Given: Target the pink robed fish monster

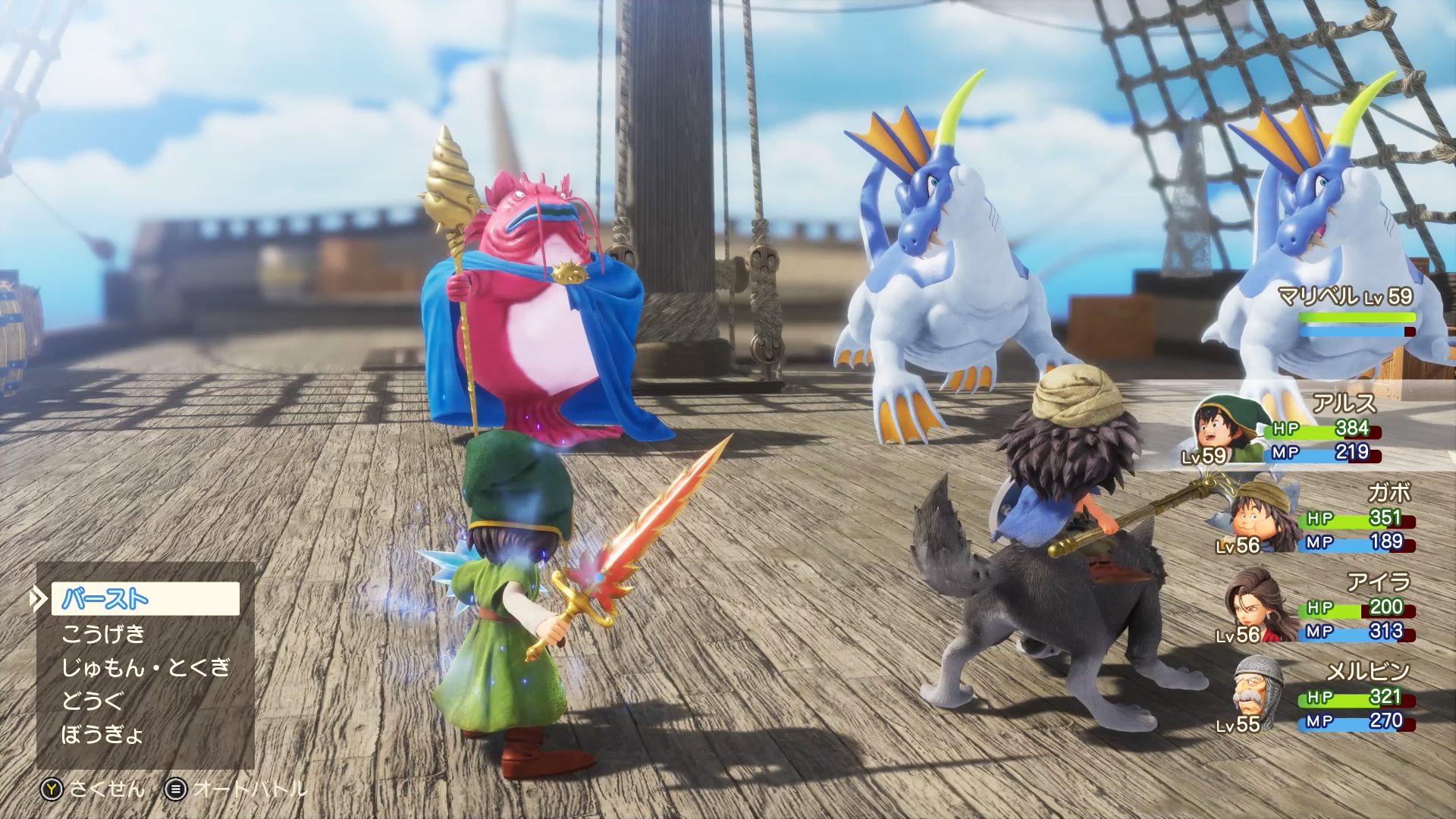Looking at the screenshot, I should 531,303.
